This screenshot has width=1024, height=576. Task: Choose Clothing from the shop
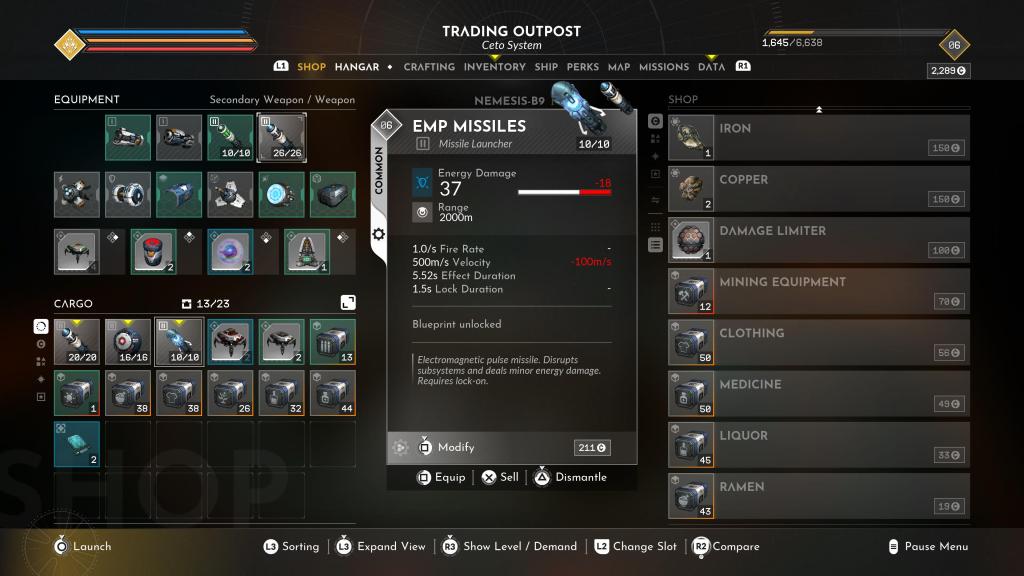[818, 342]
